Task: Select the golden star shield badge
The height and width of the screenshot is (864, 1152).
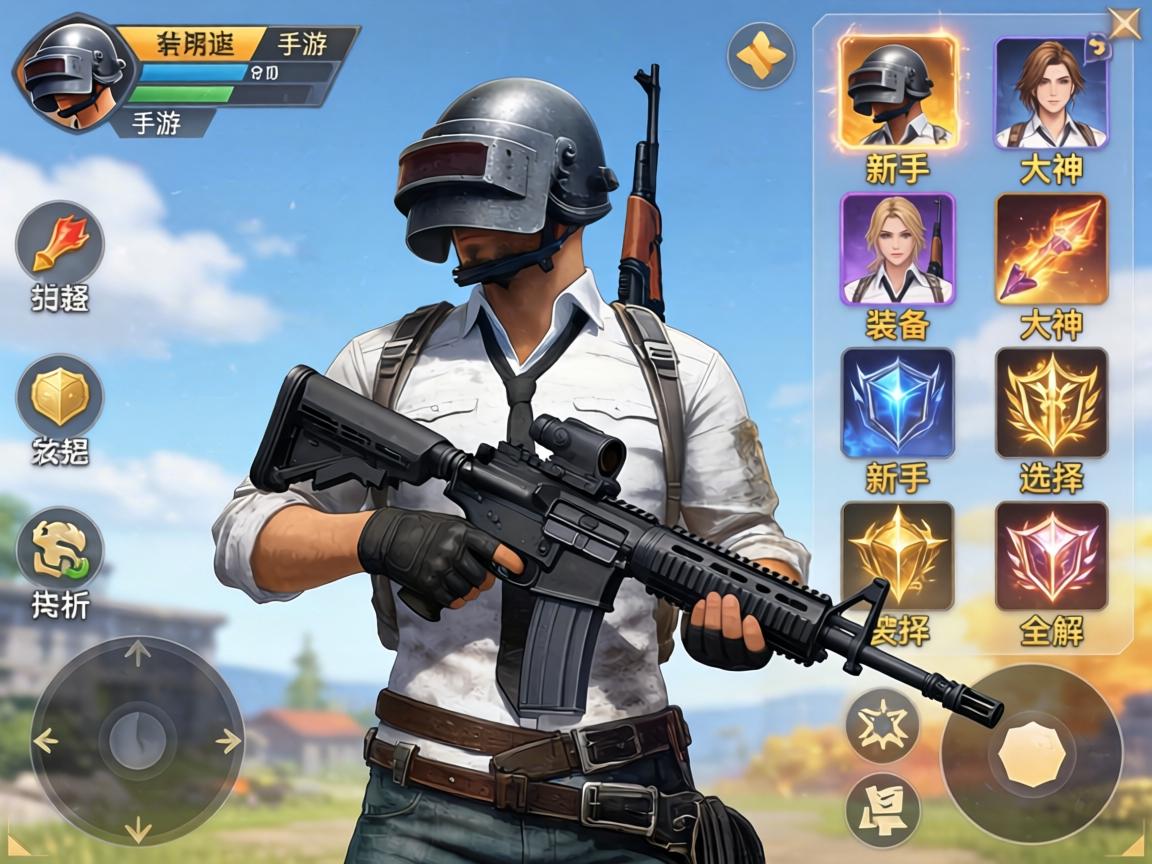Action: click(897, 556)
